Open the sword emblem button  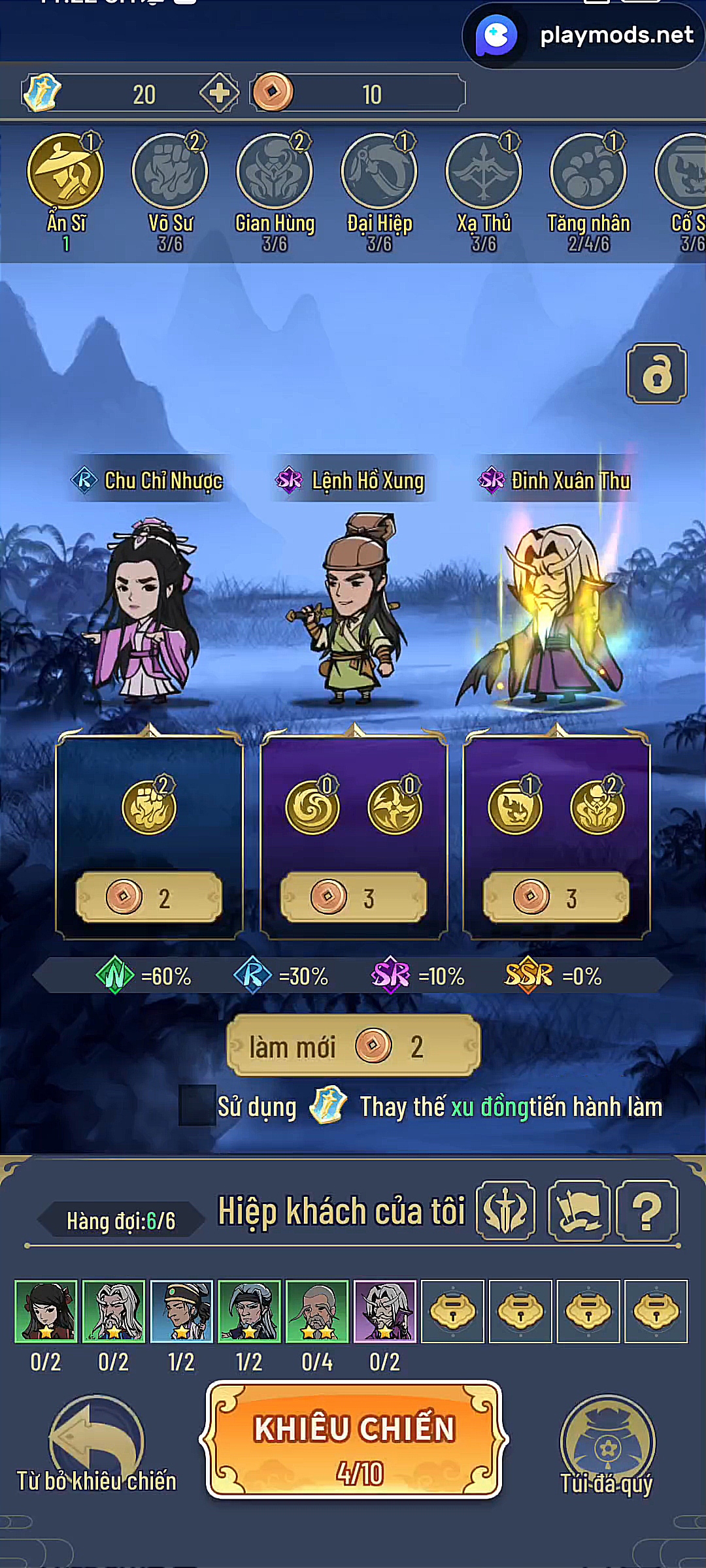(x=505, y=1211)
